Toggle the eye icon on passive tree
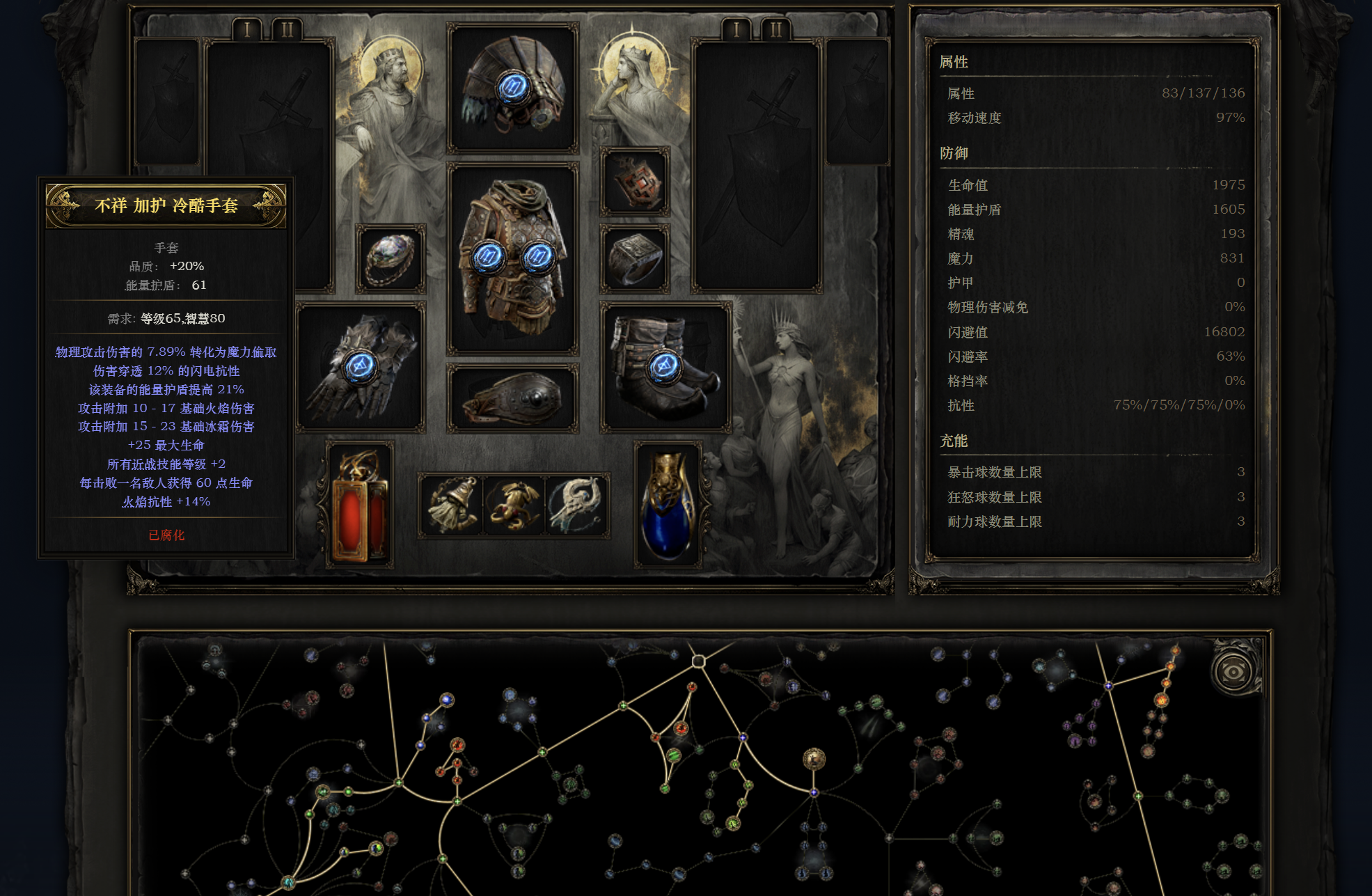This screenshot has height=896, width=1372. click(1233, 672)
